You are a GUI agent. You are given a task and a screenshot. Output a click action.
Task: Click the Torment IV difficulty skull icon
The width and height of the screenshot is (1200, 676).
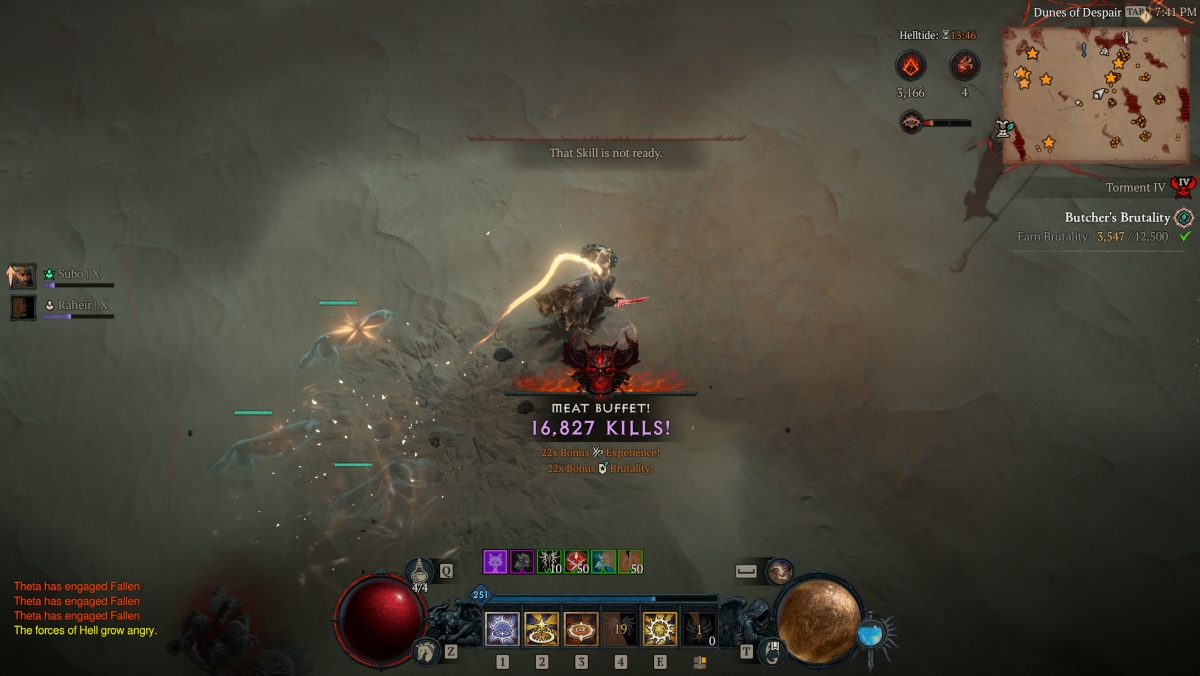click(1185, 187)
